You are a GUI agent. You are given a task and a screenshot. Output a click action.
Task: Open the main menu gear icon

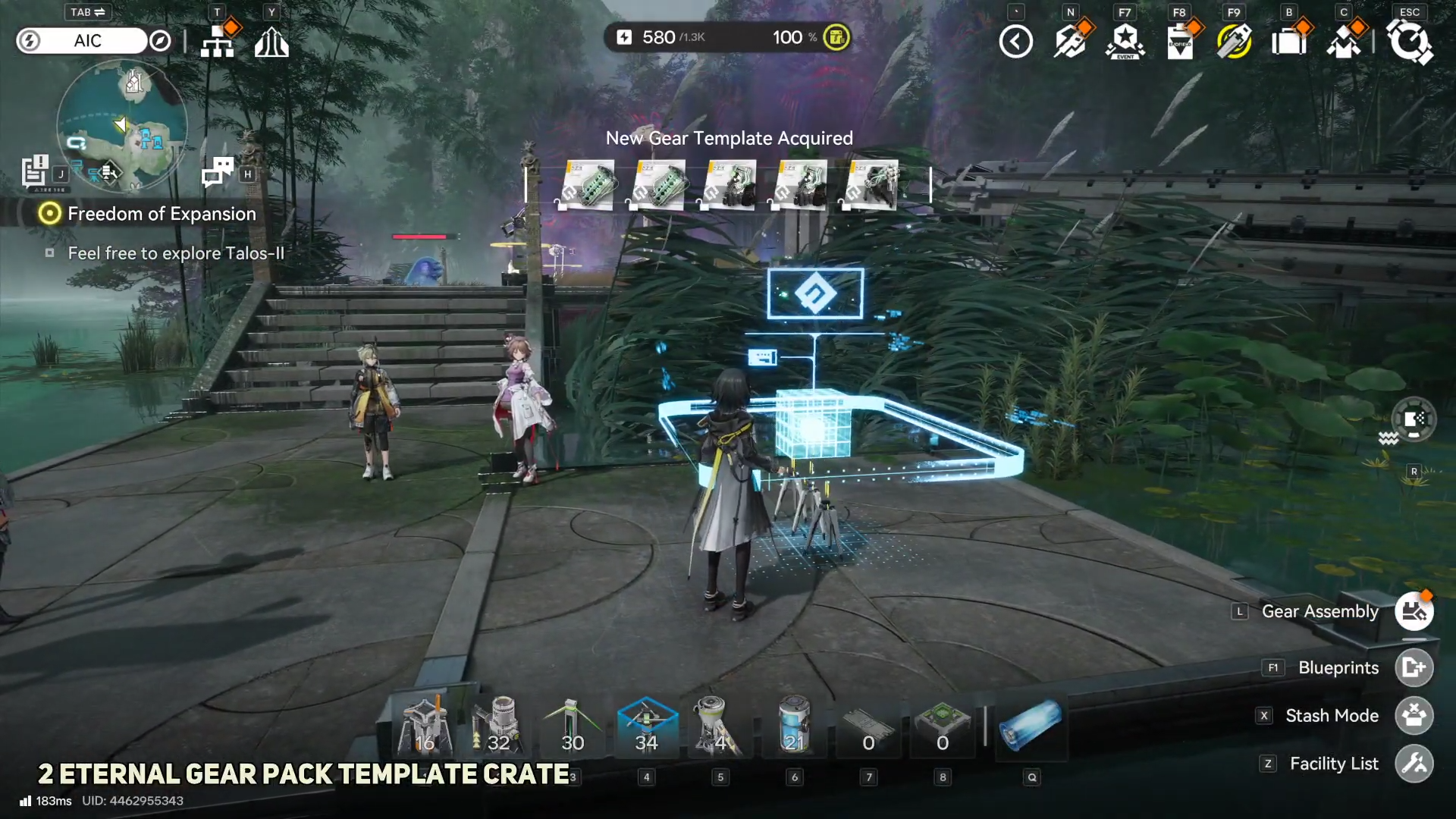1409,42
